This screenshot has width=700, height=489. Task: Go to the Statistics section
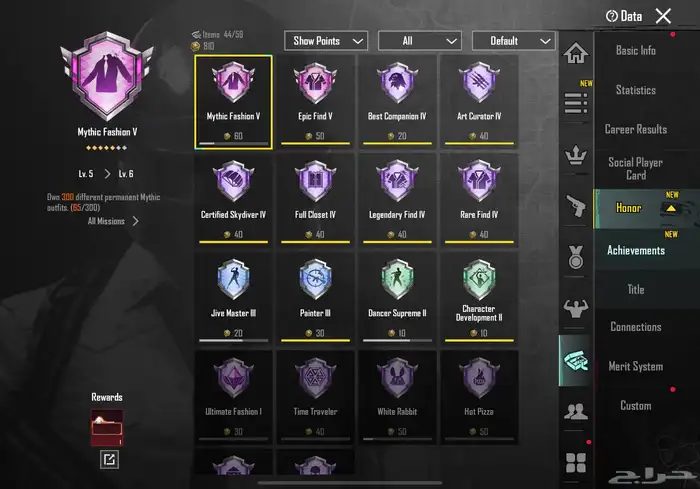point(635,90)
